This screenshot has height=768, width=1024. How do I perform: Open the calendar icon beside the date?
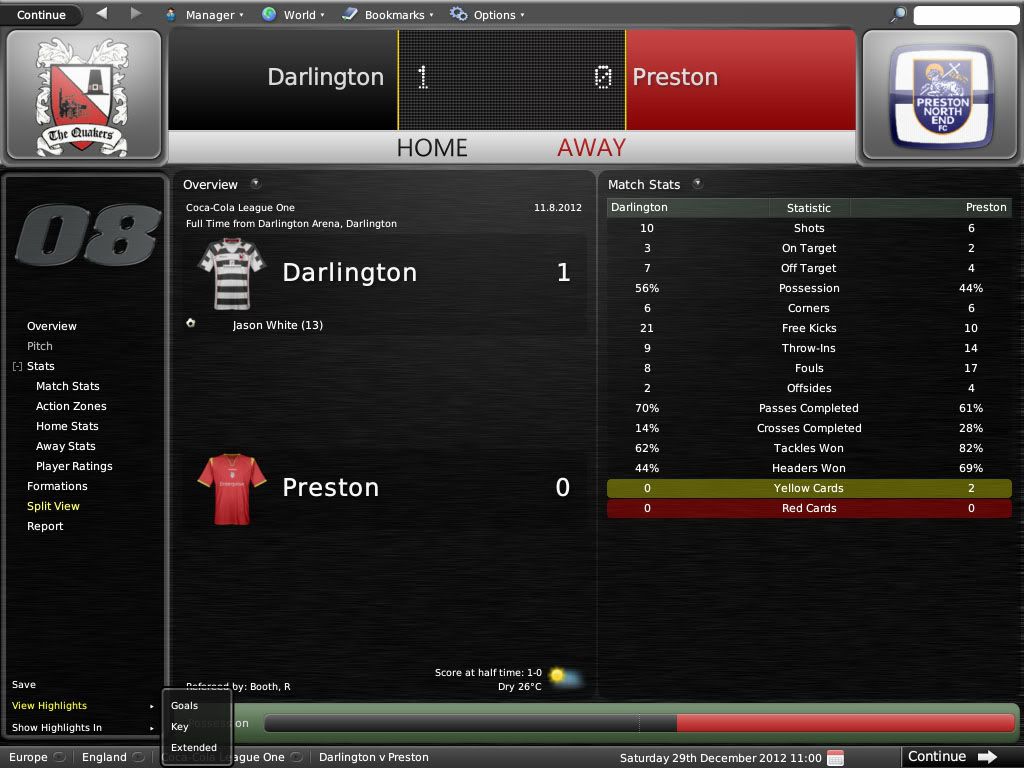836,757
